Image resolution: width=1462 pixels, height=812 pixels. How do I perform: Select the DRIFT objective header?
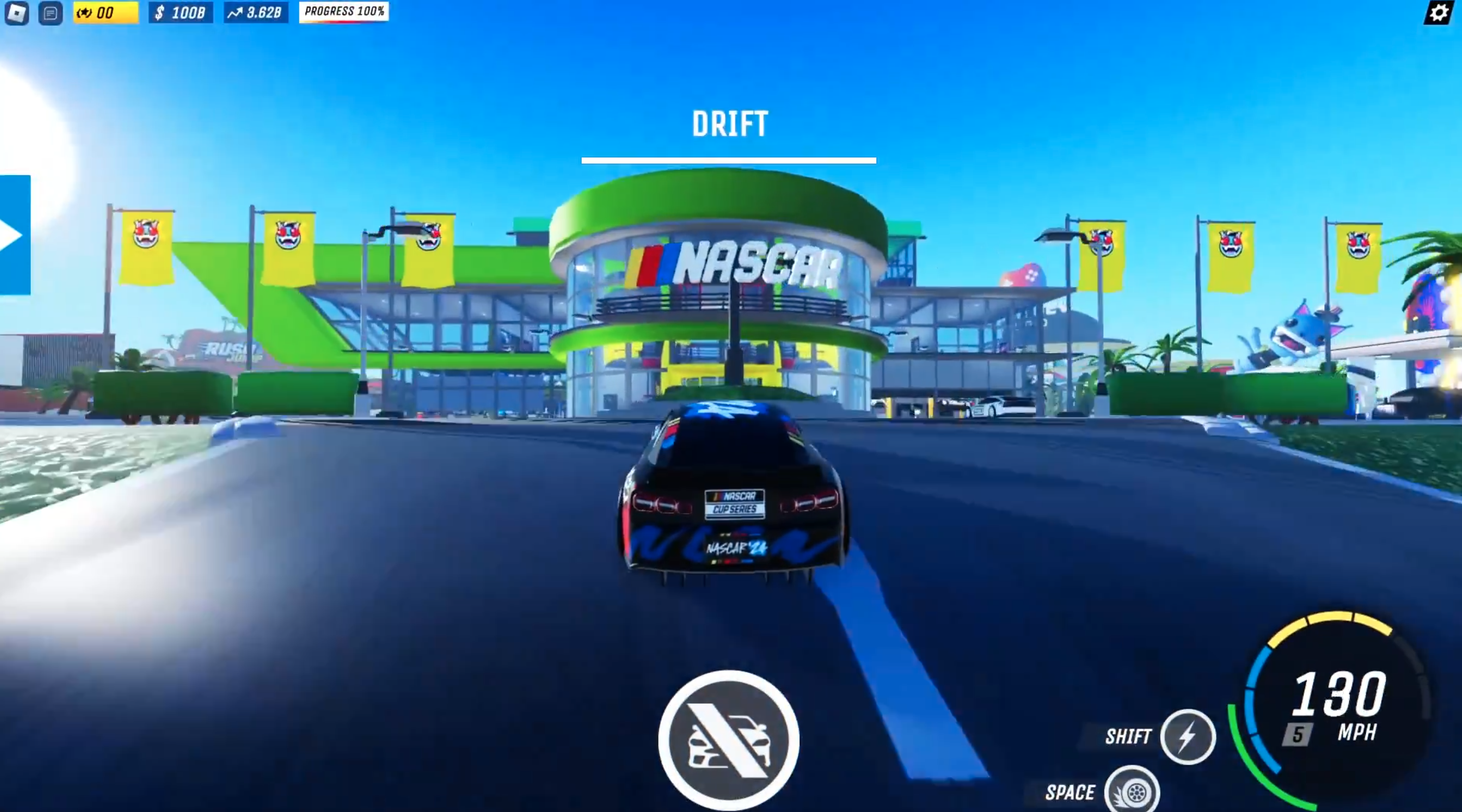pyautogui.click(x=730, y=124)
